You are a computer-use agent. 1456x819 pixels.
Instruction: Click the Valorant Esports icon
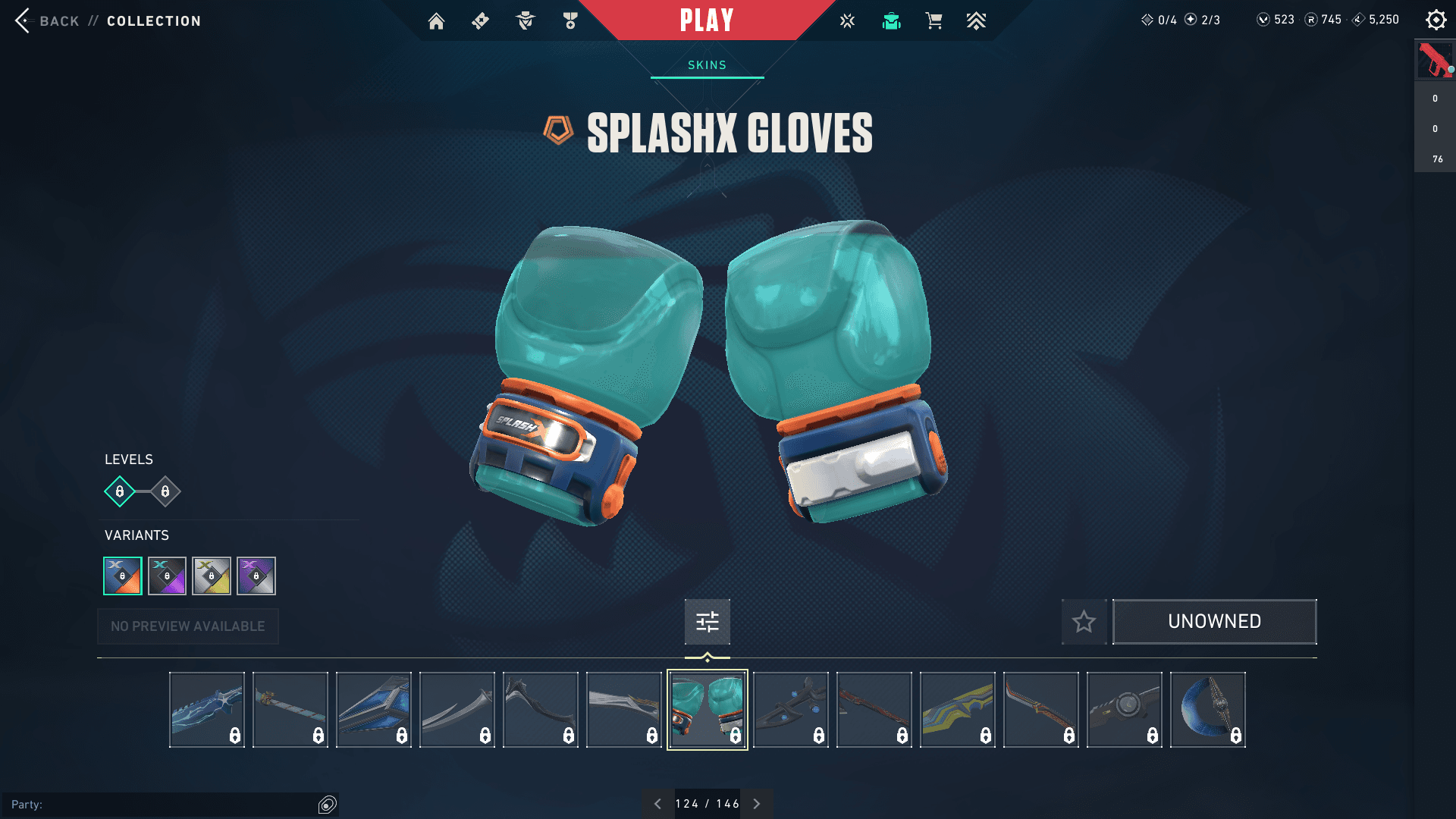846,20
